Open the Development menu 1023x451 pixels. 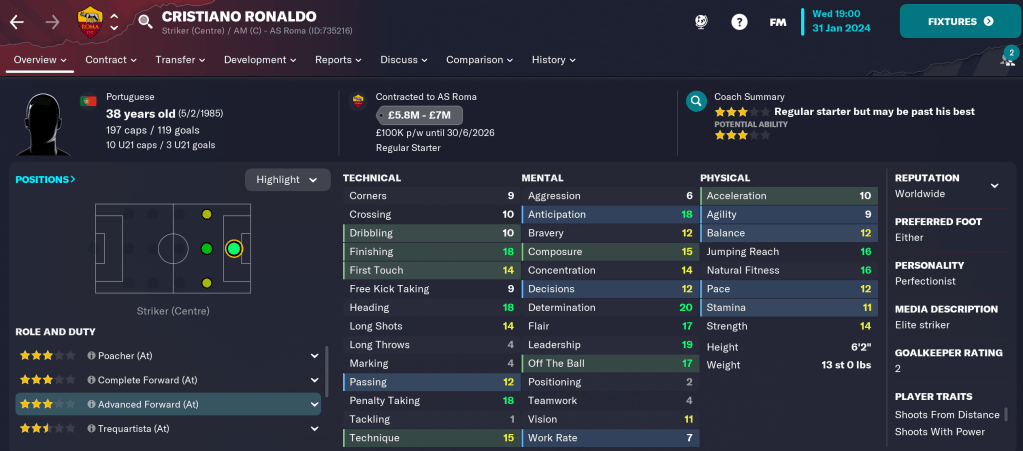260,60
